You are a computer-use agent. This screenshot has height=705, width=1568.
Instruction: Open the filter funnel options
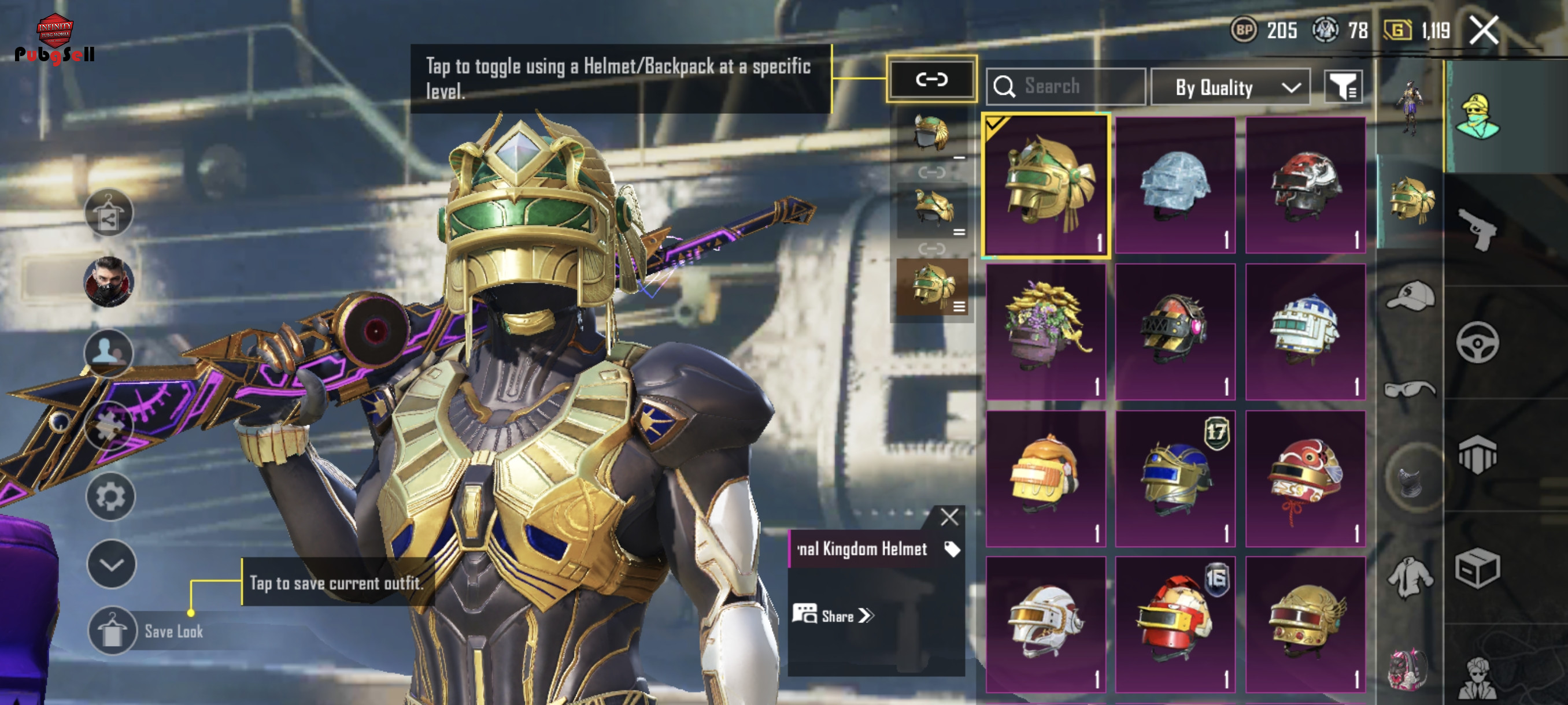[1343, 87]
